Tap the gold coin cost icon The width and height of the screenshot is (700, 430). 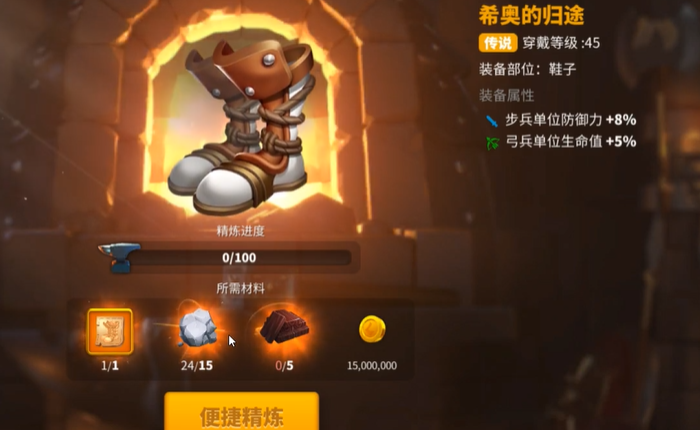[x=372, y=330]
